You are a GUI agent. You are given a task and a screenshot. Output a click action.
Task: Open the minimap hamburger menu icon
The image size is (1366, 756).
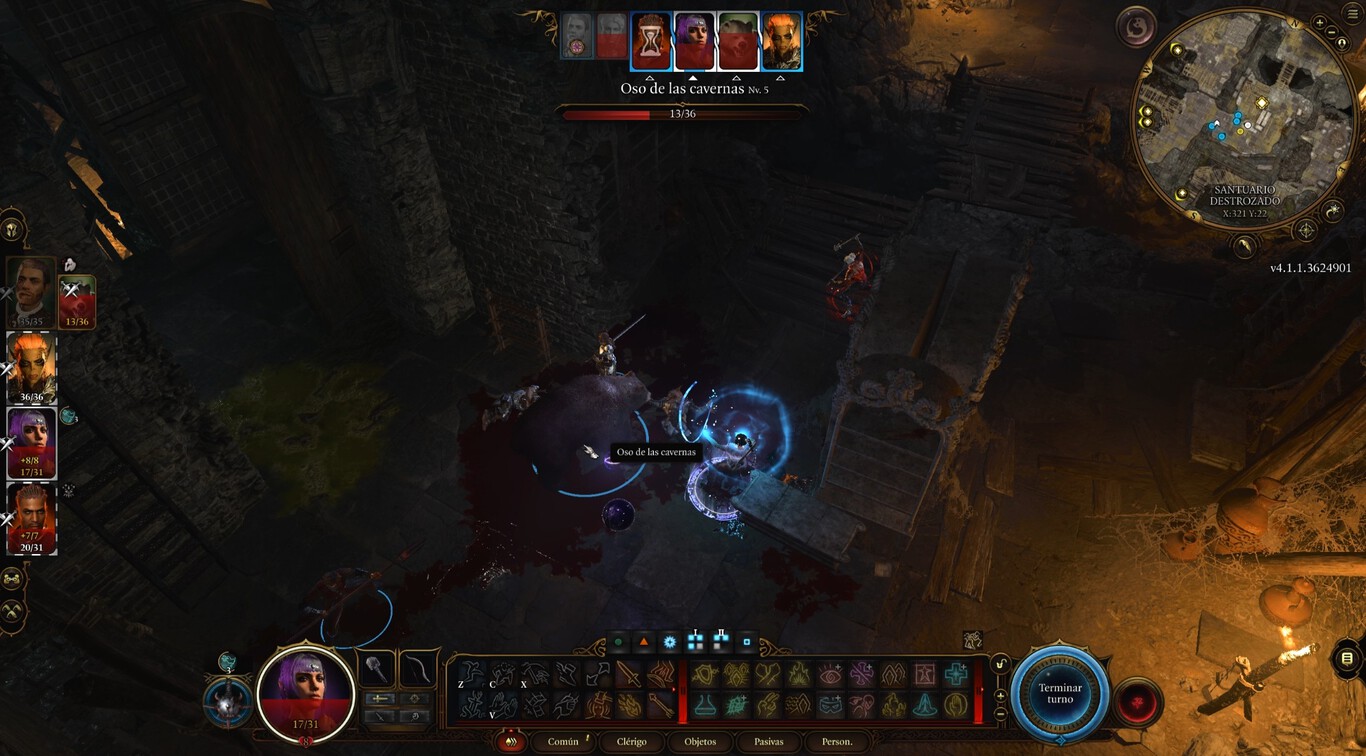[1350, 13]
